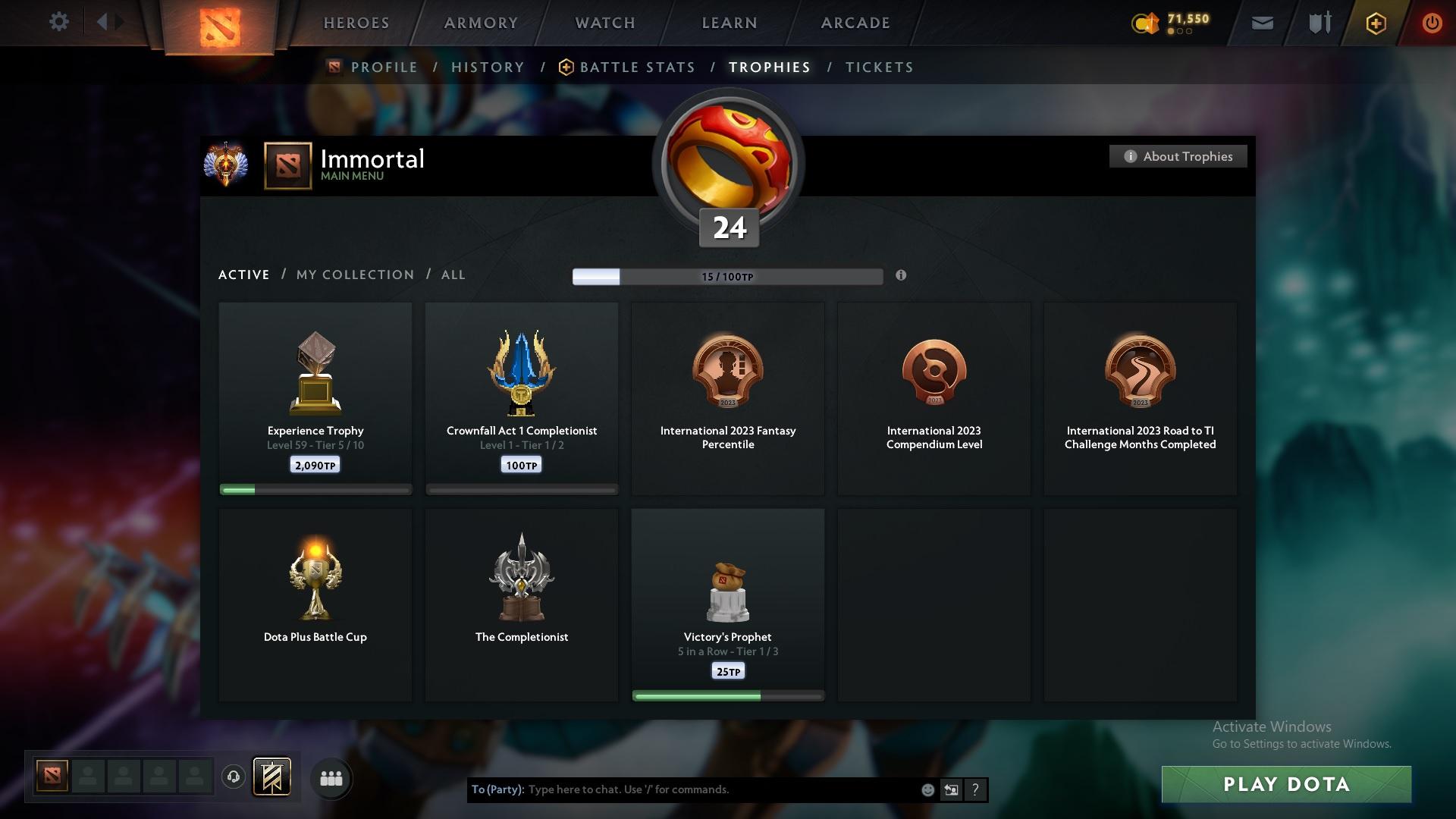Click the Shards coin balance icon

pos(1146,23)
